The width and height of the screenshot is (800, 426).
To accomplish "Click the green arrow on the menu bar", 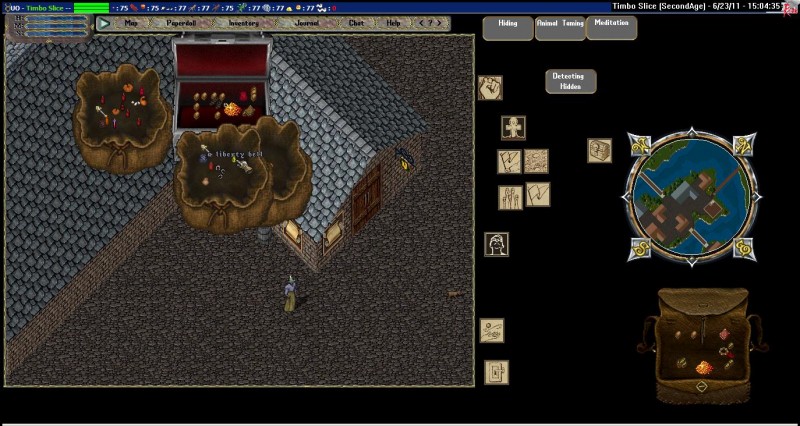I will [x=105, y=23].
